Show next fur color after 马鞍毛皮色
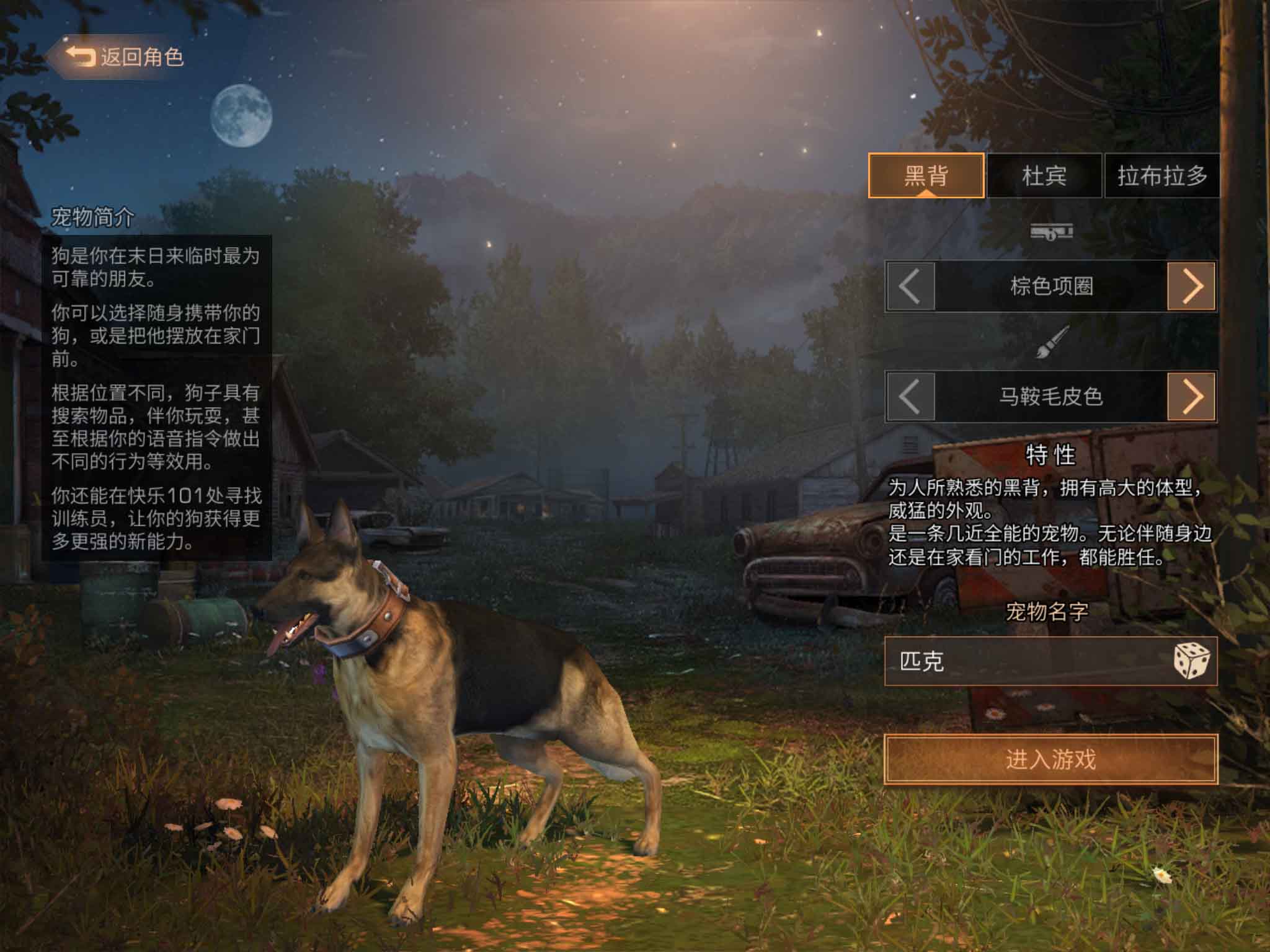This screenshot has height=952, width=1270. point(1191,397)
